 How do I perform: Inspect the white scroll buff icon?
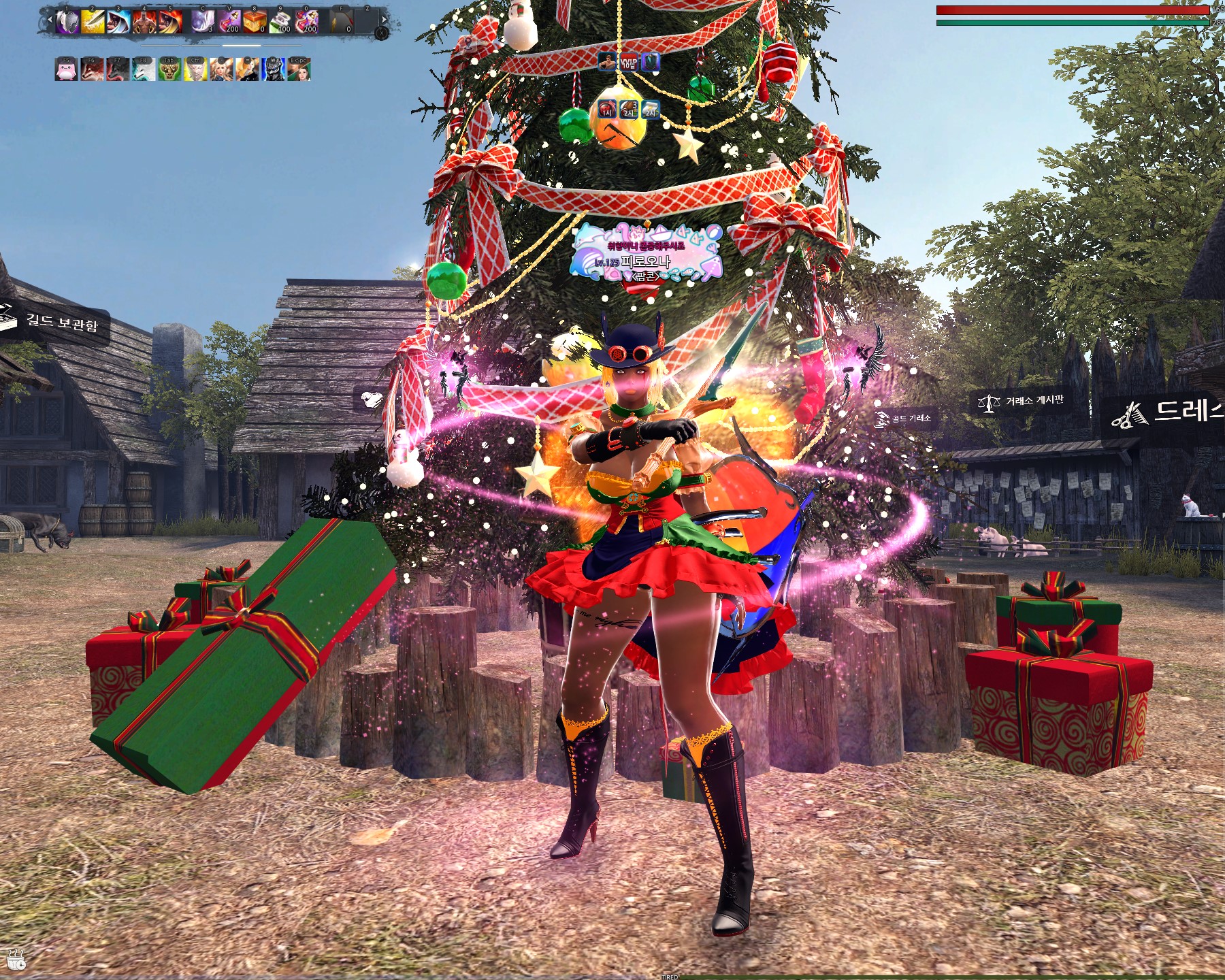pyautogui.click(x=651, y=109)
